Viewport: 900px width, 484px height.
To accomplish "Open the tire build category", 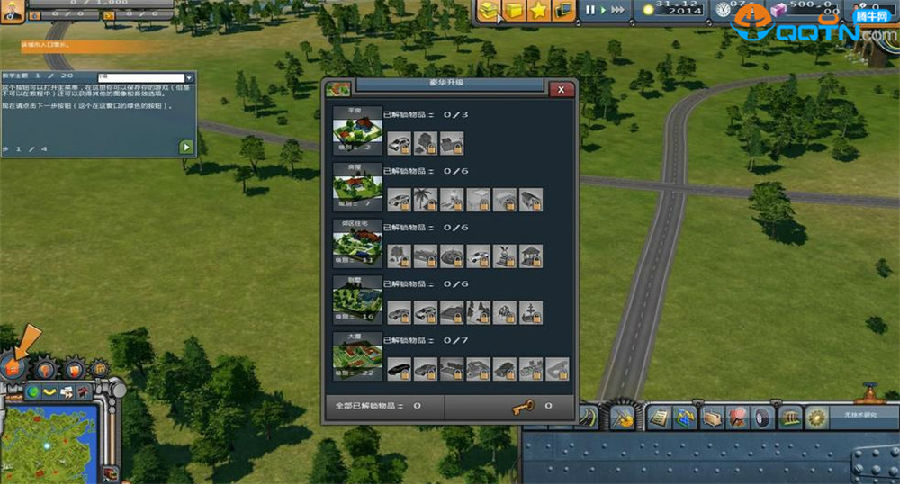I will point(764,417).
